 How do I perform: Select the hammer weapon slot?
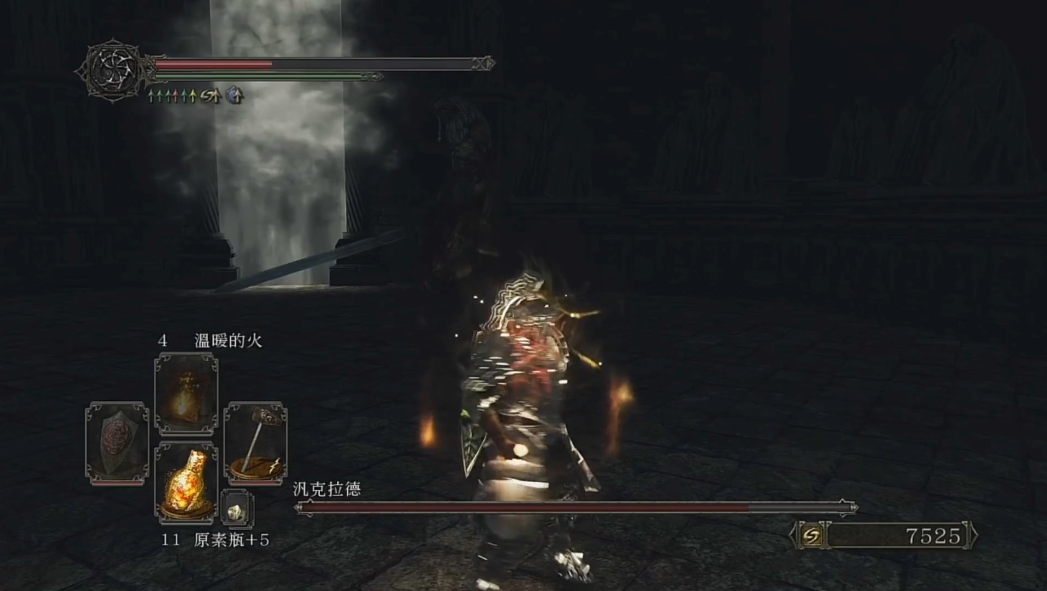pos(255,442)
